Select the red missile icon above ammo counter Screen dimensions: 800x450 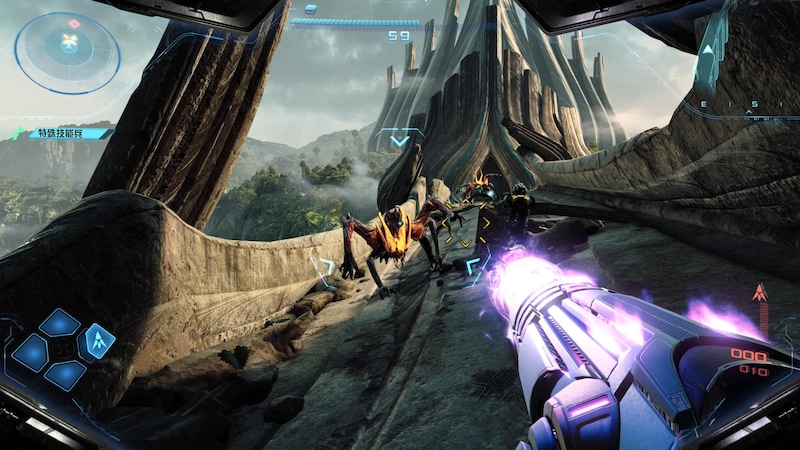(x=759, y=294)
